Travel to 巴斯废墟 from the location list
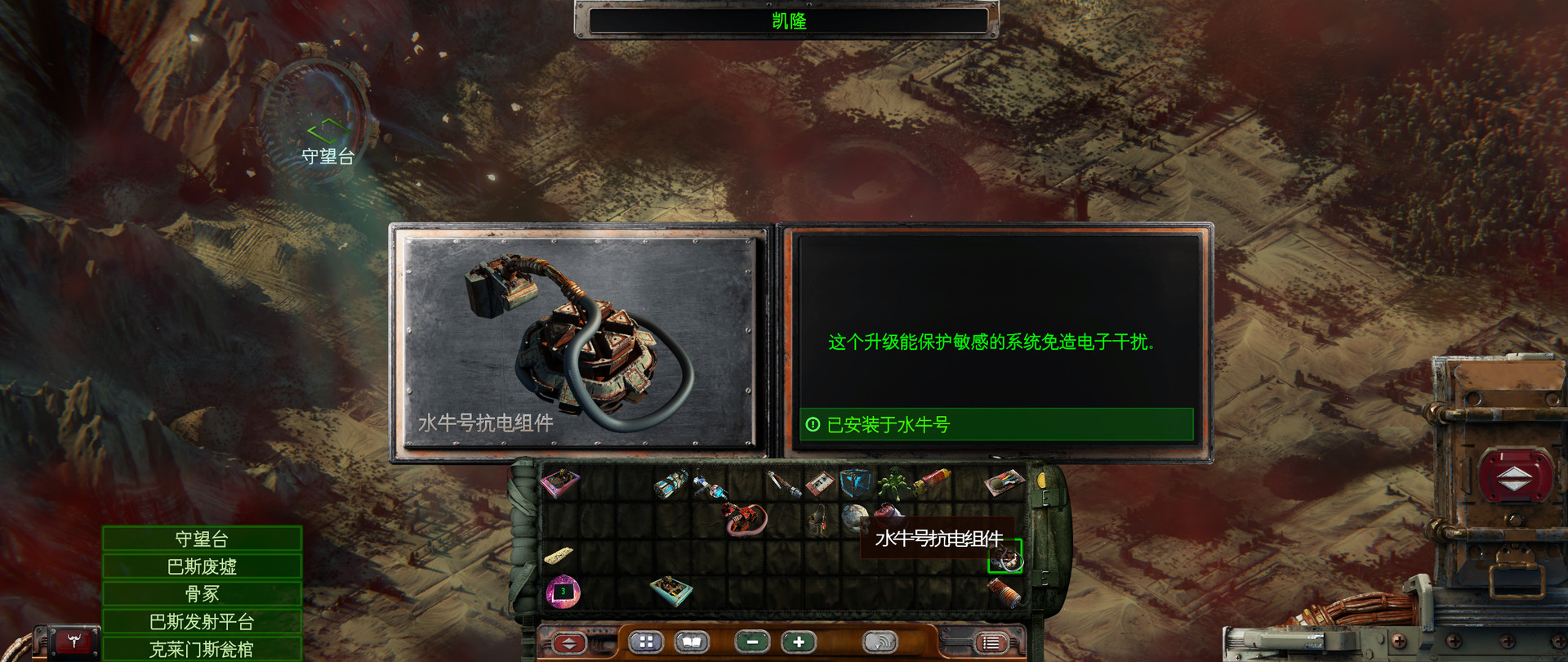The width and height of the screenshot is (1568, 662). coord(200,566)
